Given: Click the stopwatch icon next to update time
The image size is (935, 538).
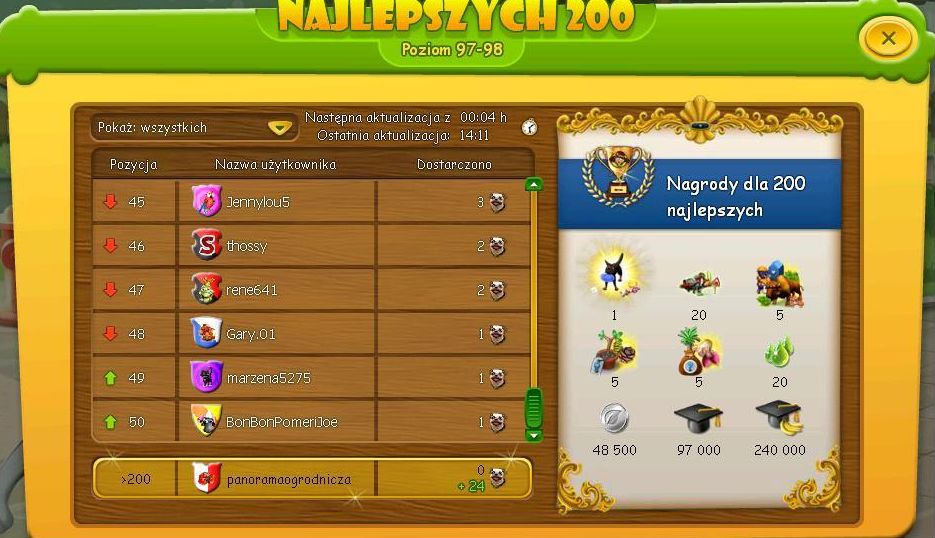Looking at the screenshot, I should 530,127.
